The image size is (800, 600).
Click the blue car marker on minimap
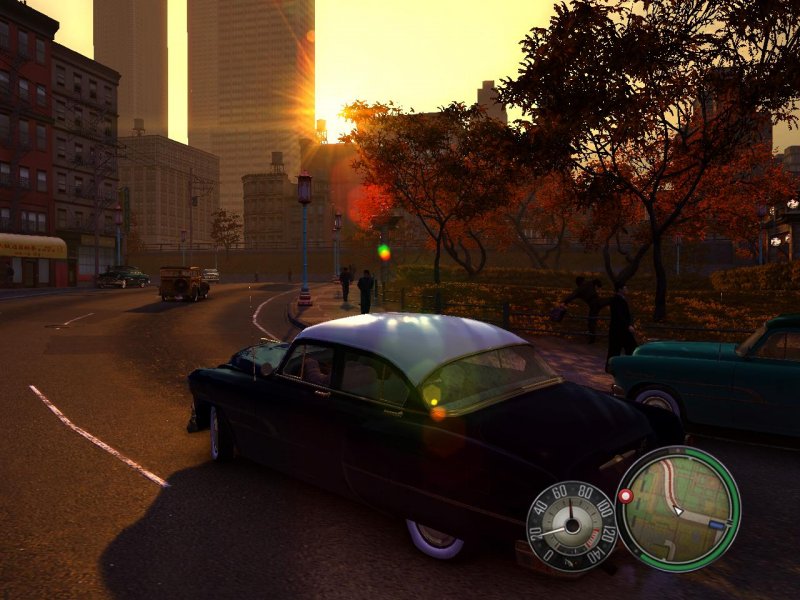716,523
